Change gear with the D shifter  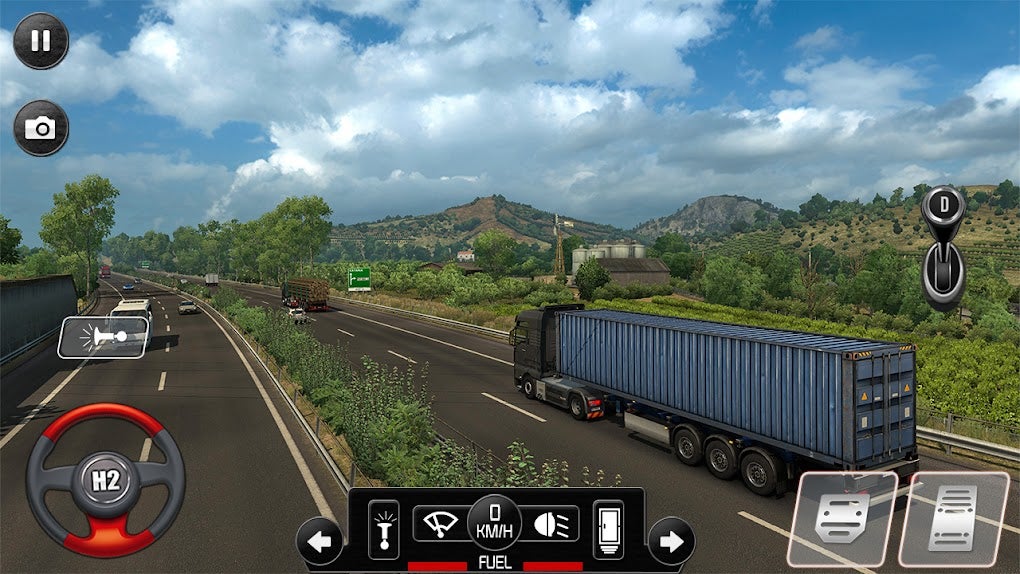(x=943, y=245)
